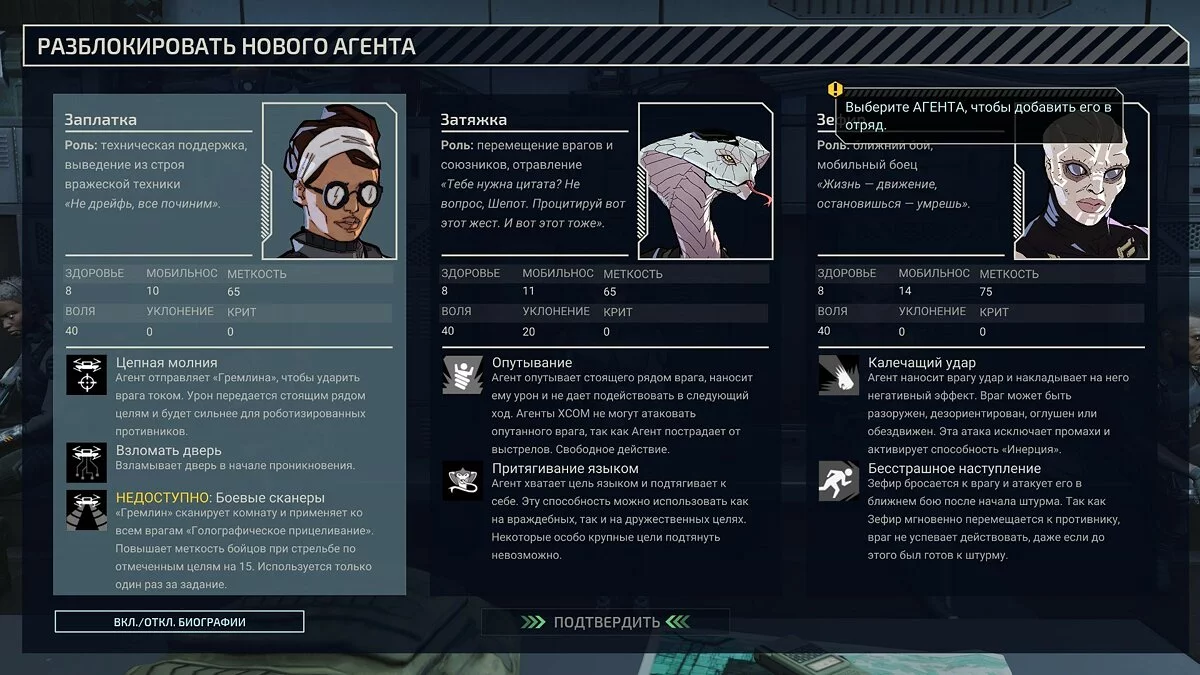Inspect the Цепная молния ability icon
1200x675 pixels.
tap(86, 374)
